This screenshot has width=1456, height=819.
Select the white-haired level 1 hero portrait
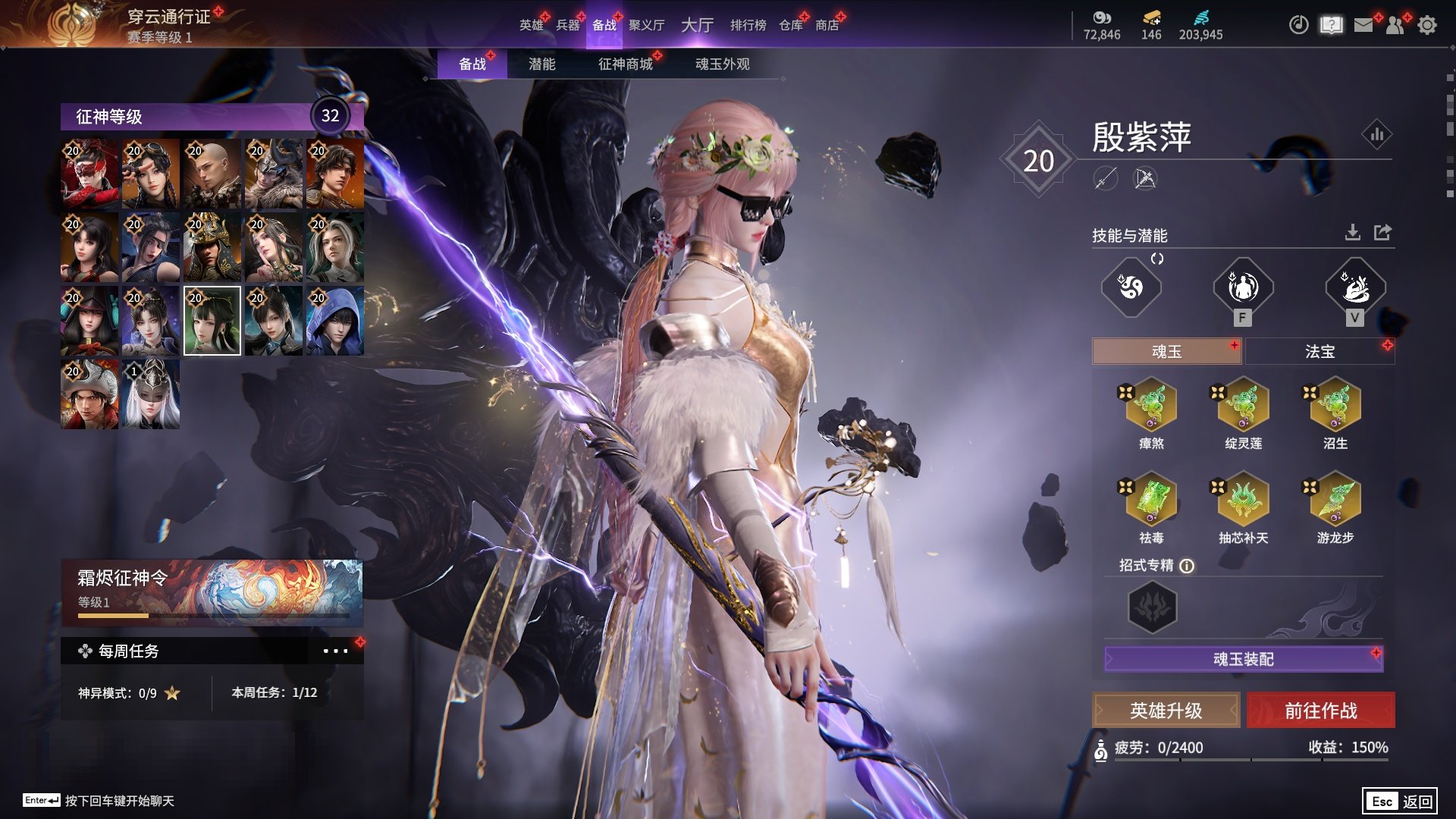tap(151, 394)
